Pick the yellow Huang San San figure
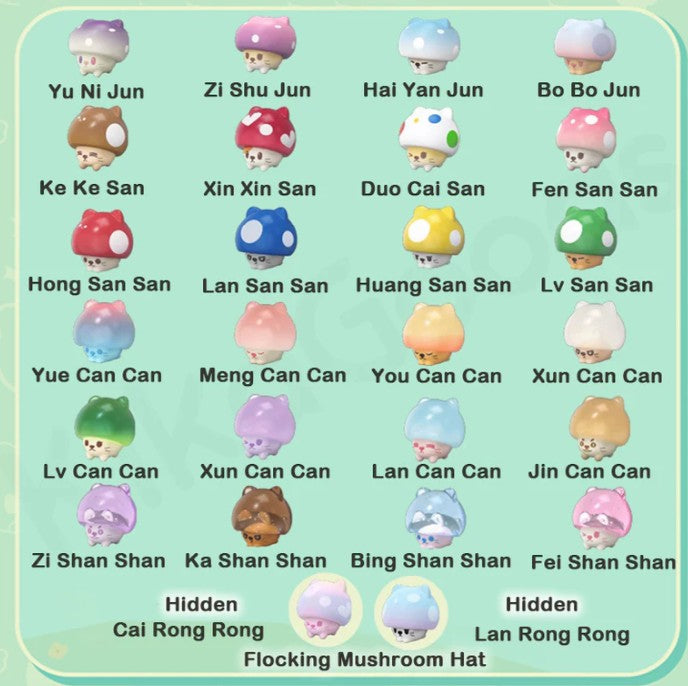Screen dimensions: 688x686 point(432,238)
